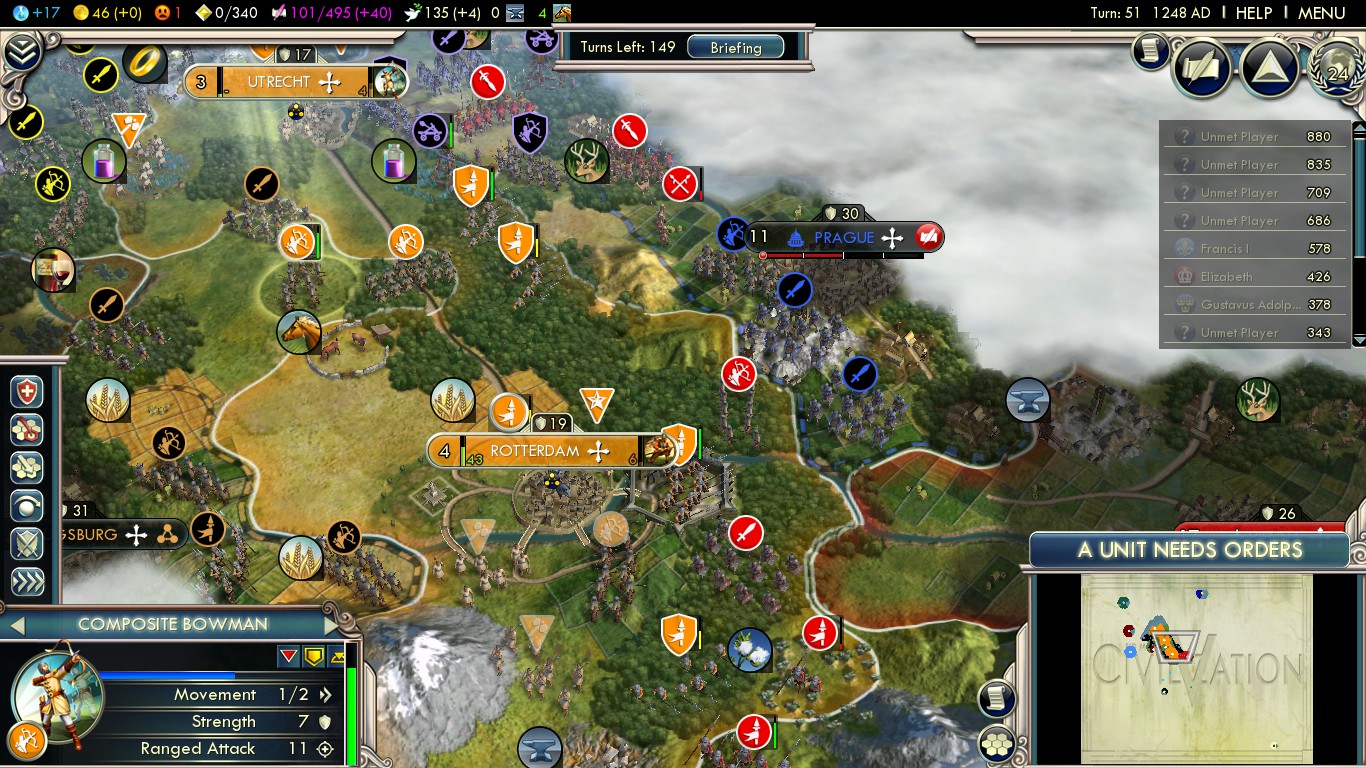Screen dimensions: 1366x768
Task: Open the Rotterdam city banner
Action: tap(535, 451)
